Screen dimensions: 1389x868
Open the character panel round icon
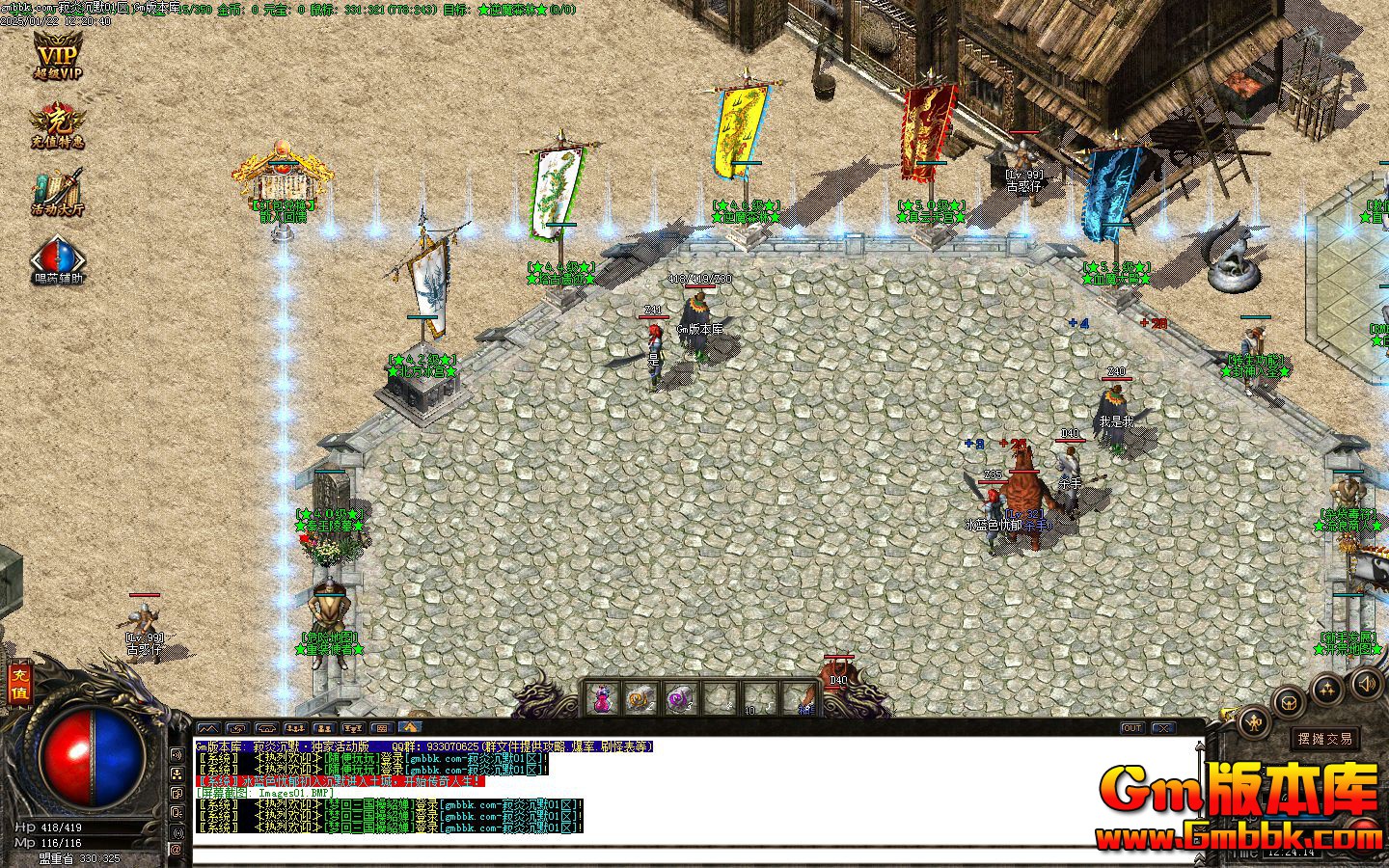[x=1255, y=722]
